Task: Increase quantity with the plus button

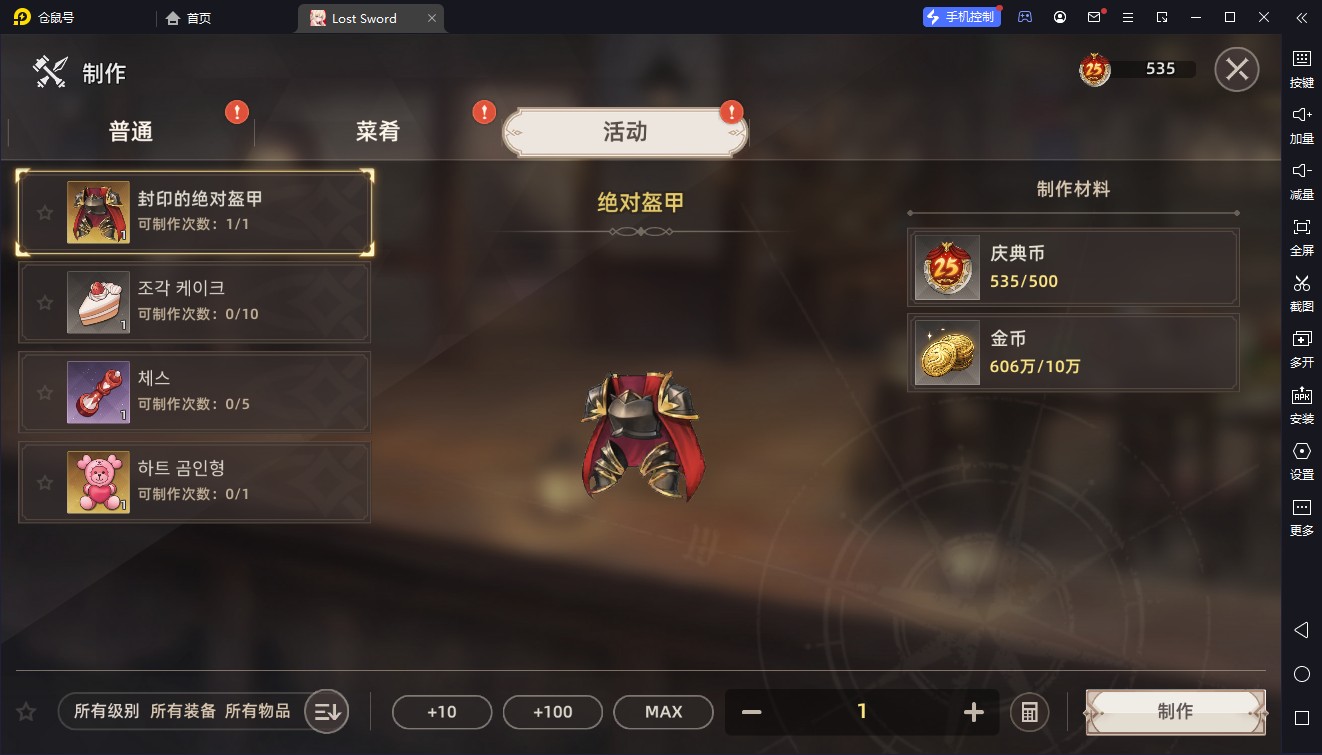Action: (973, 712)
